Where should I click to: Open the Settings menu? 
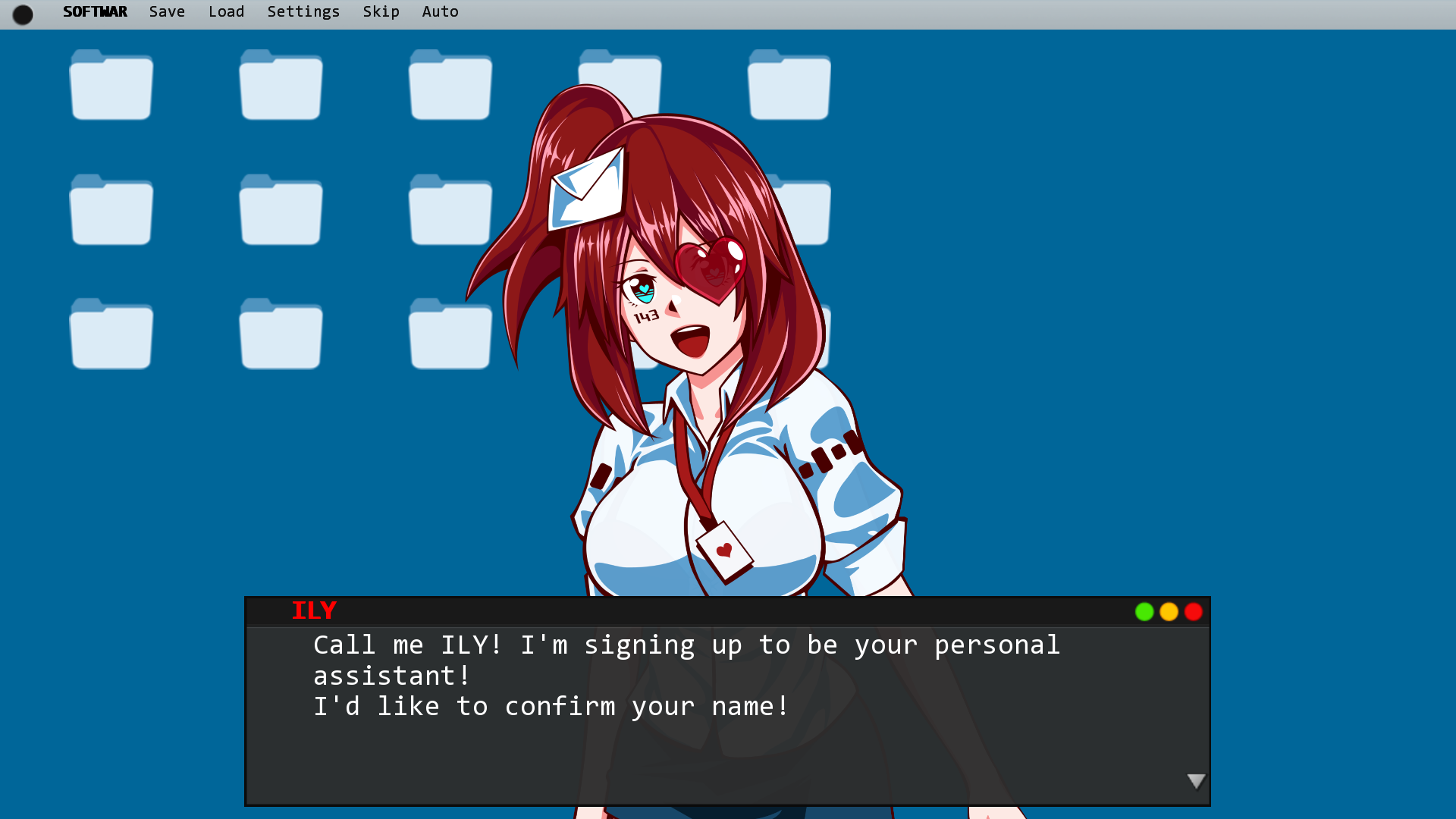point(303,11)
